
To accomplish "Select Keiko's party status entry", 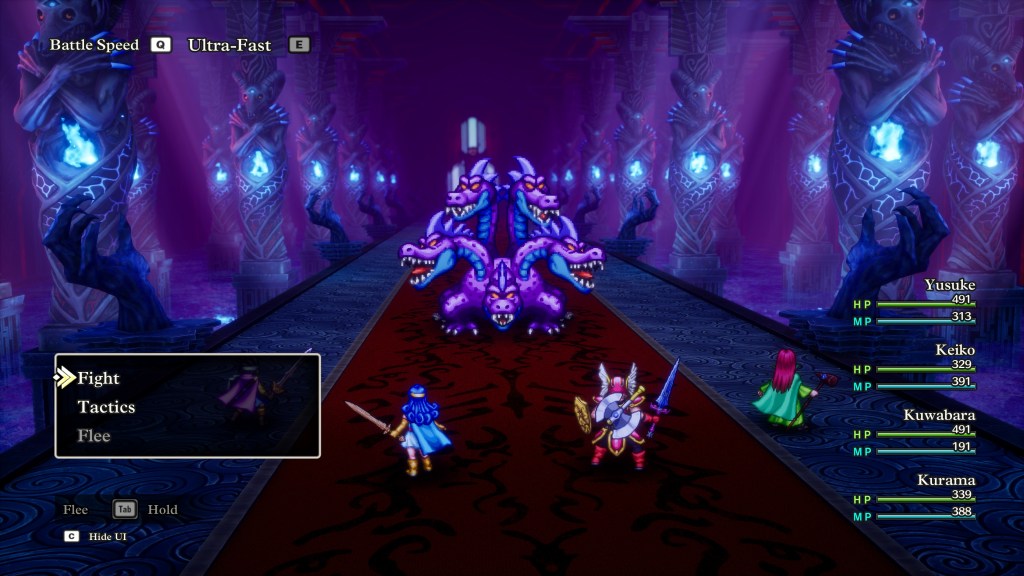I will point(914,368).
